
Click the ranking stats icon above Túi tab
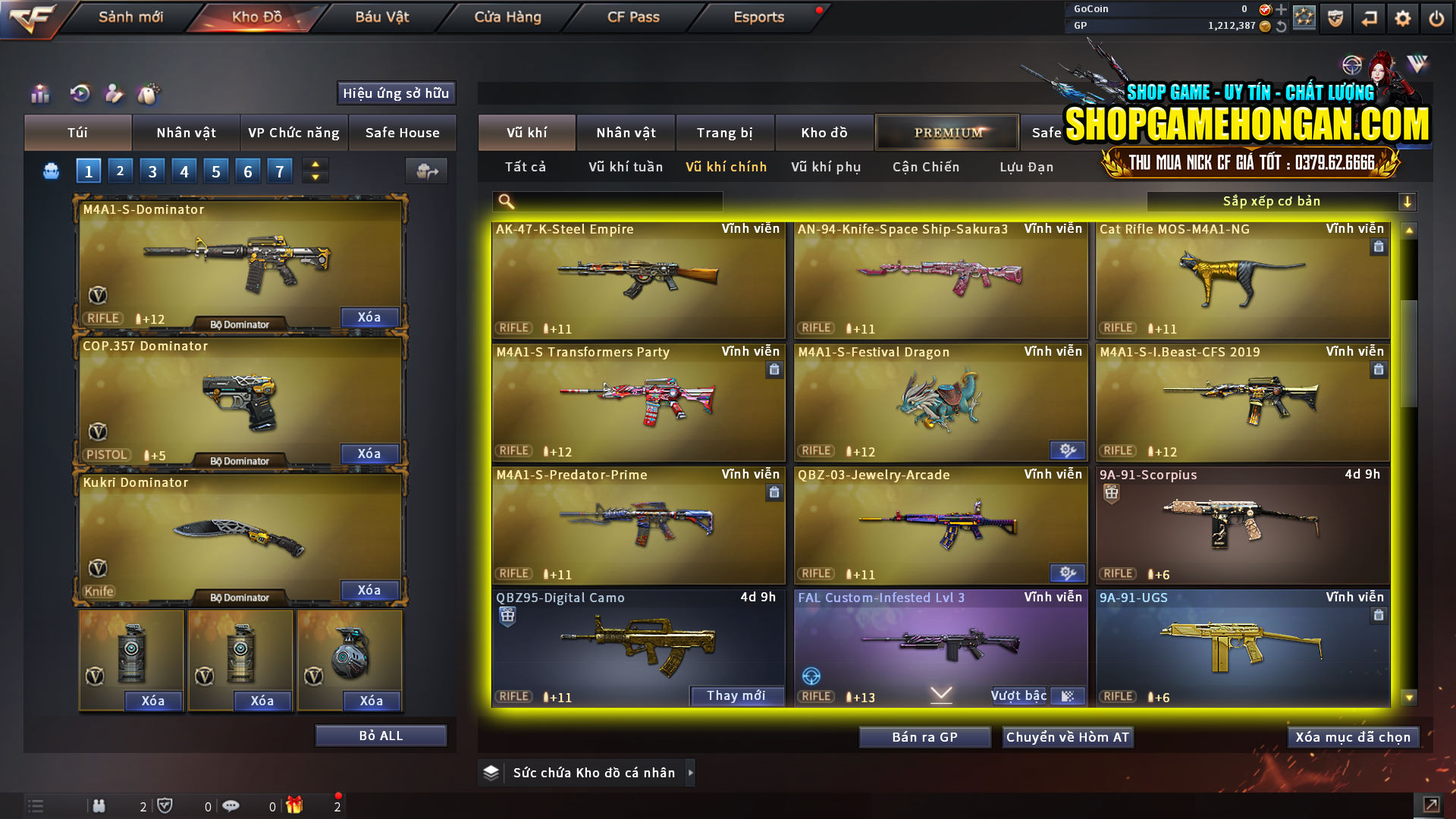coord(38,93)
